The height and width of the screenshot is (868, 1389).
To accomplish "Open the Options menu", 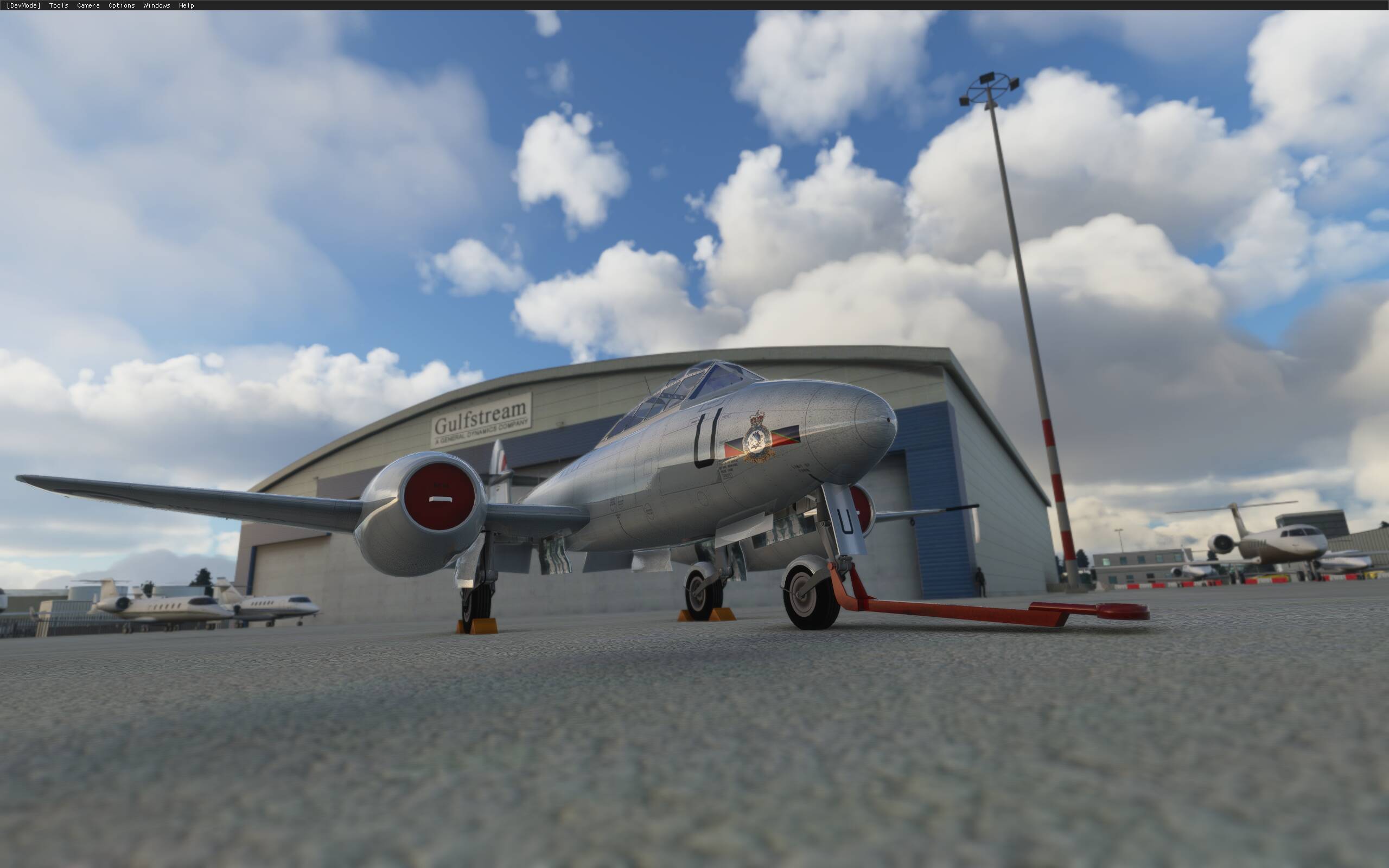I will pos(121,5).
